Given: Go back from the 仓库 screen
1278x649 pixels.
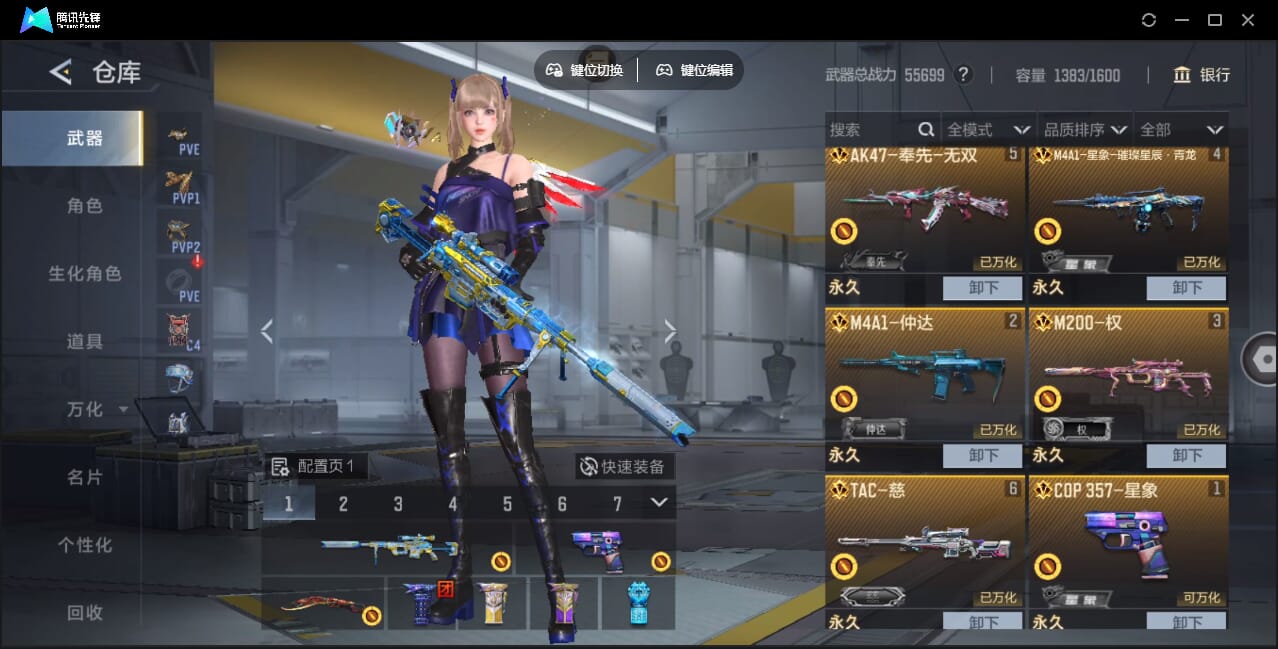Looking at the screenshot, I should [61, 72].
